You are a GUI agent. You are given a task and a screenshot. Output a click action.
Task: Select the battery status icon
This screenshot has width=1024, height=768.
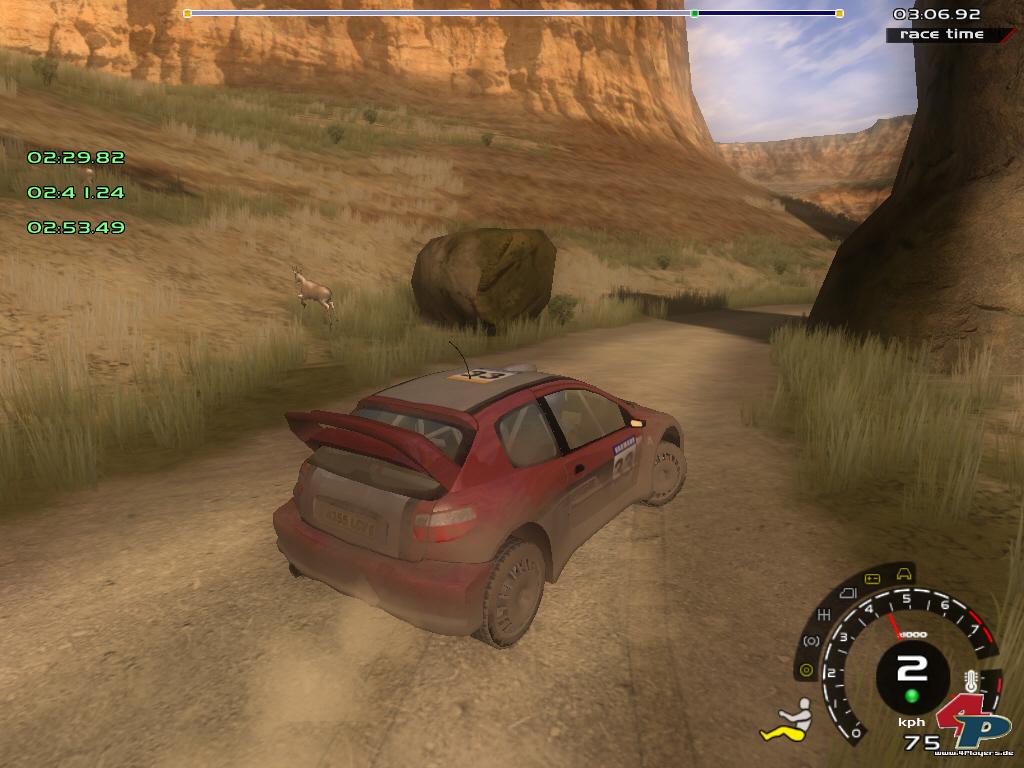(872, 579)
